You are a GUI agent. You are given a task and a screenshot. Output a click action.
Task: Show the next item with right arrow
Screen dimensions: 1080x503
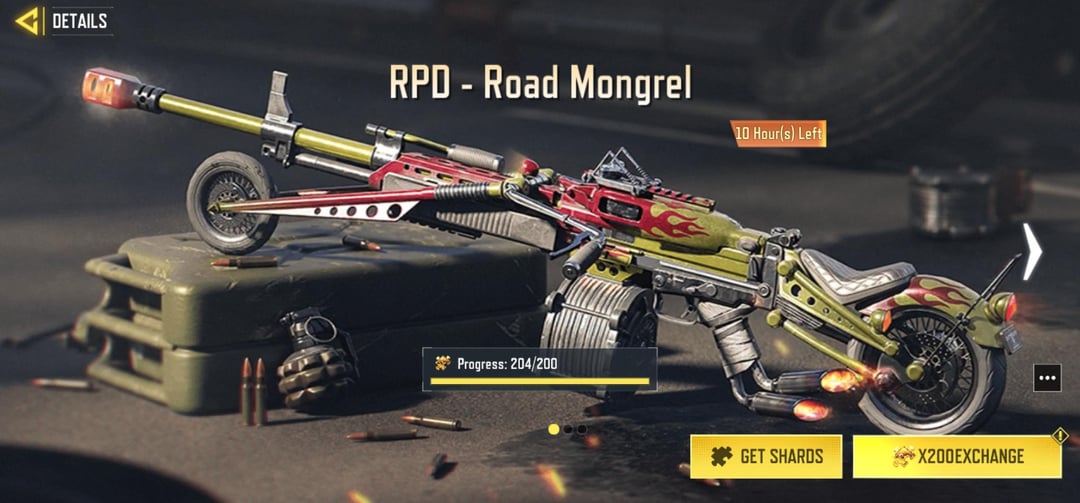pos(1031,251)
